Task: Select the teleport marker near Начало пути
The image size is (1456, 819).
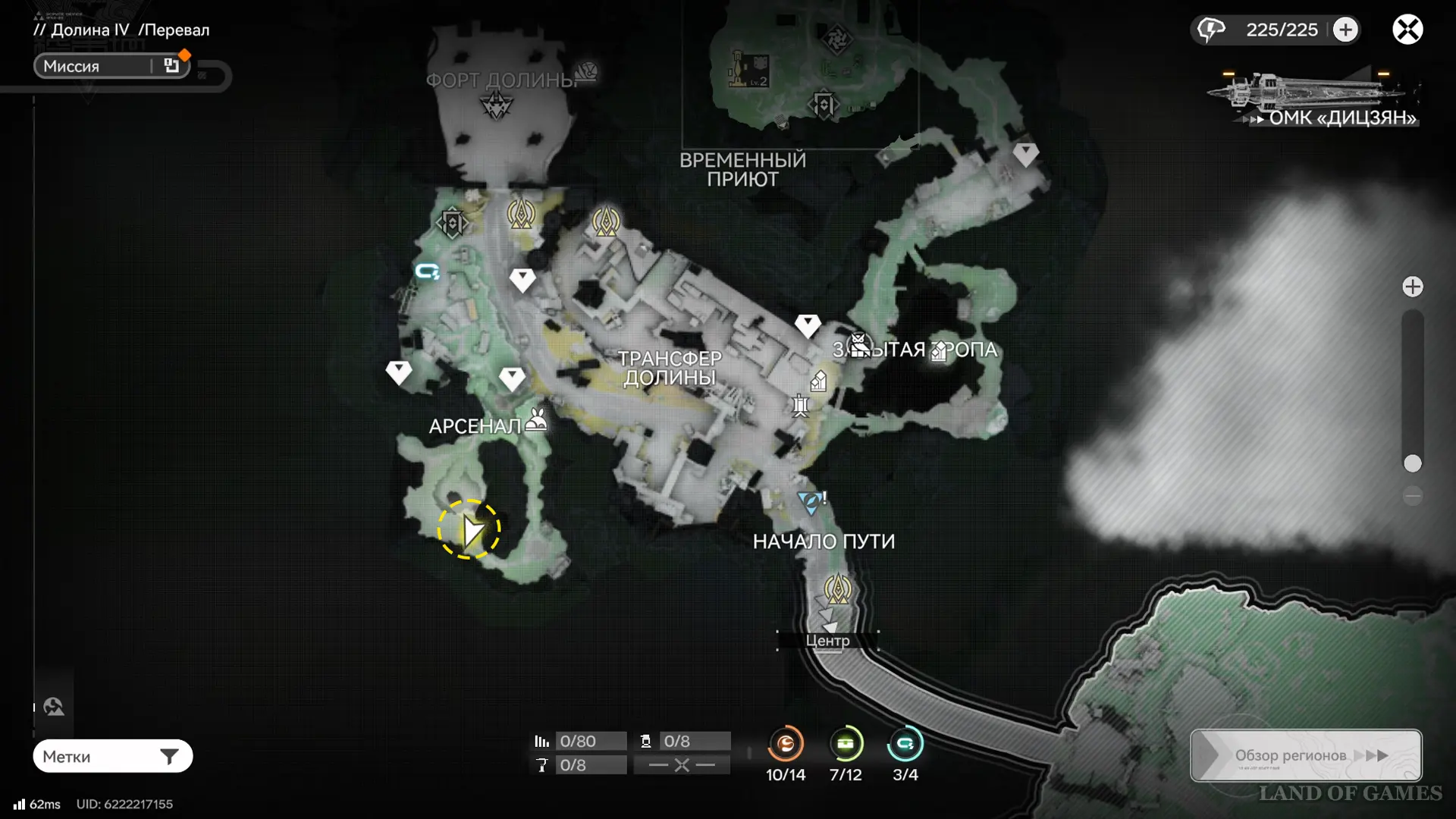Action: (837, 588)
